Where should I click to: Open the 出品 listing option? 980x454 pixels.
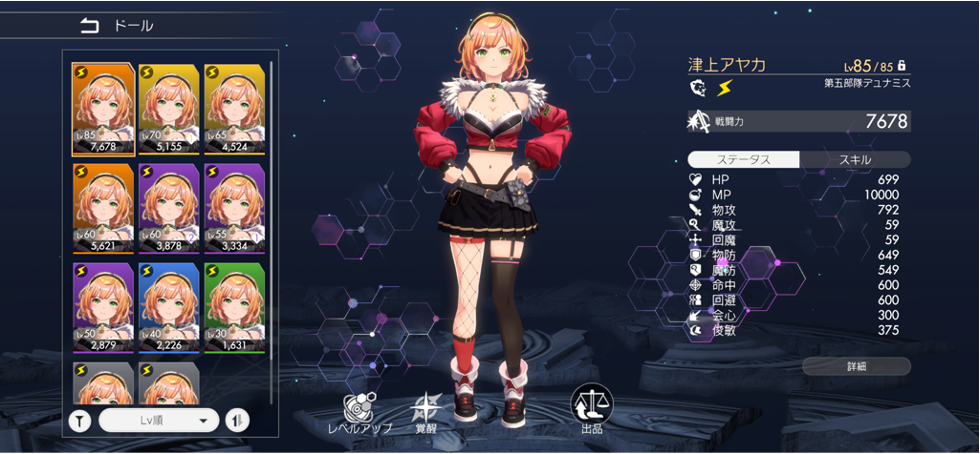591,409
